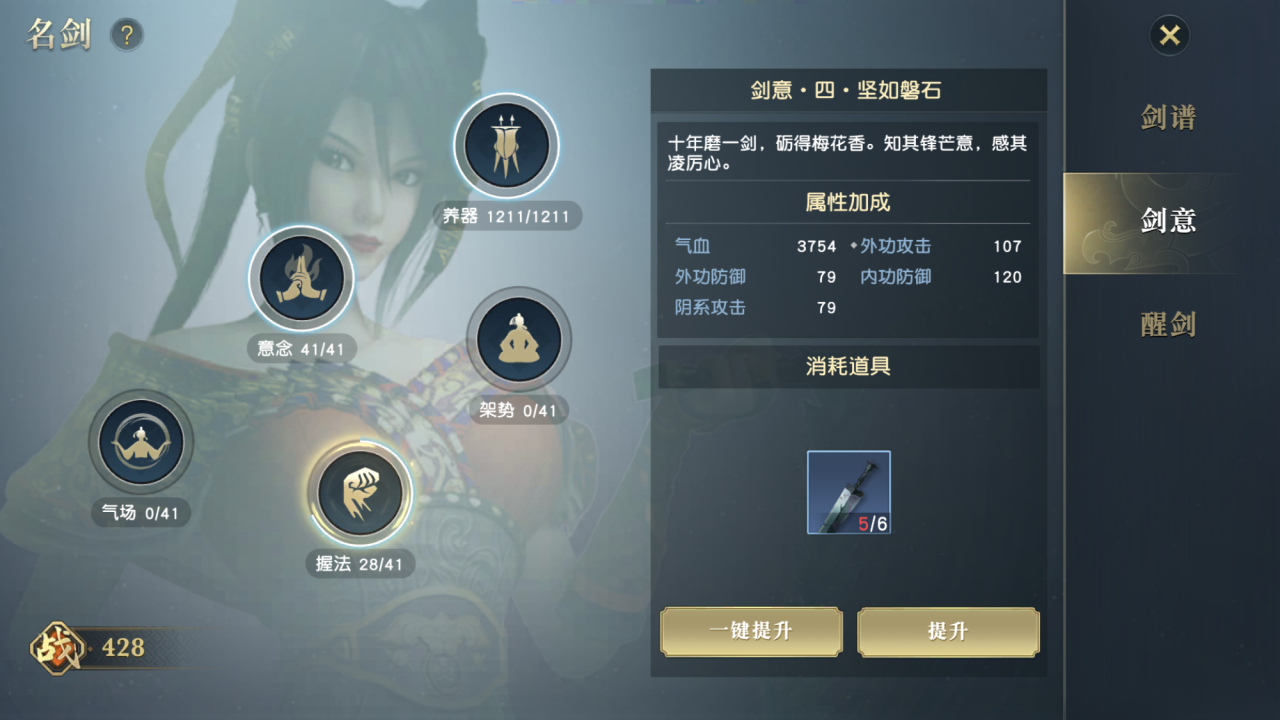Stay on the 剑意 tab
The image size is (1280, 720).
pos(1171,221)
